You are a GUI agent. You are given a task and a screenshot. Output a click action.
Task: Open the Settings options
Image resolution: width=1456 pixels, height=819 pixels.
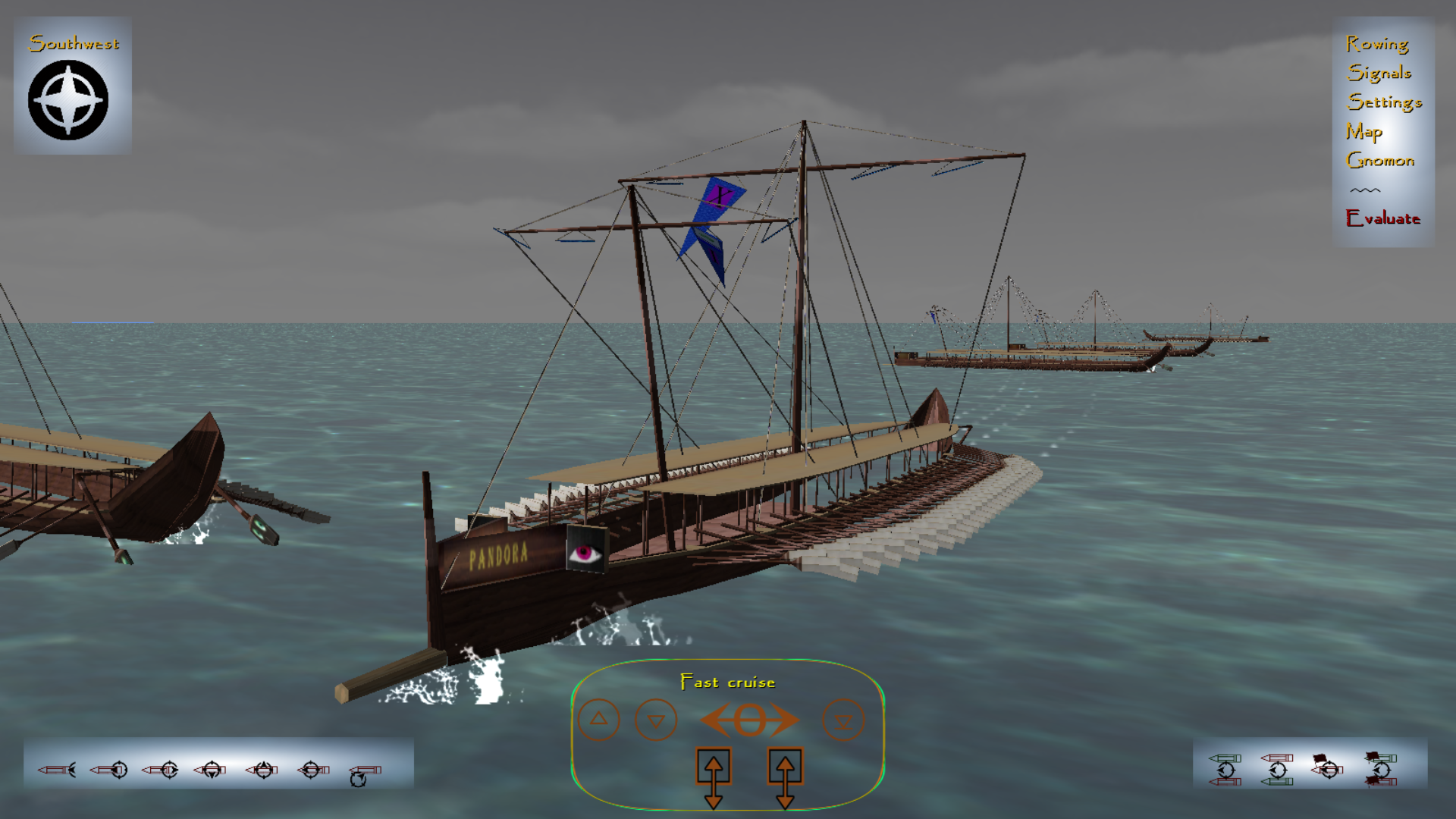tap(1385, 102)
